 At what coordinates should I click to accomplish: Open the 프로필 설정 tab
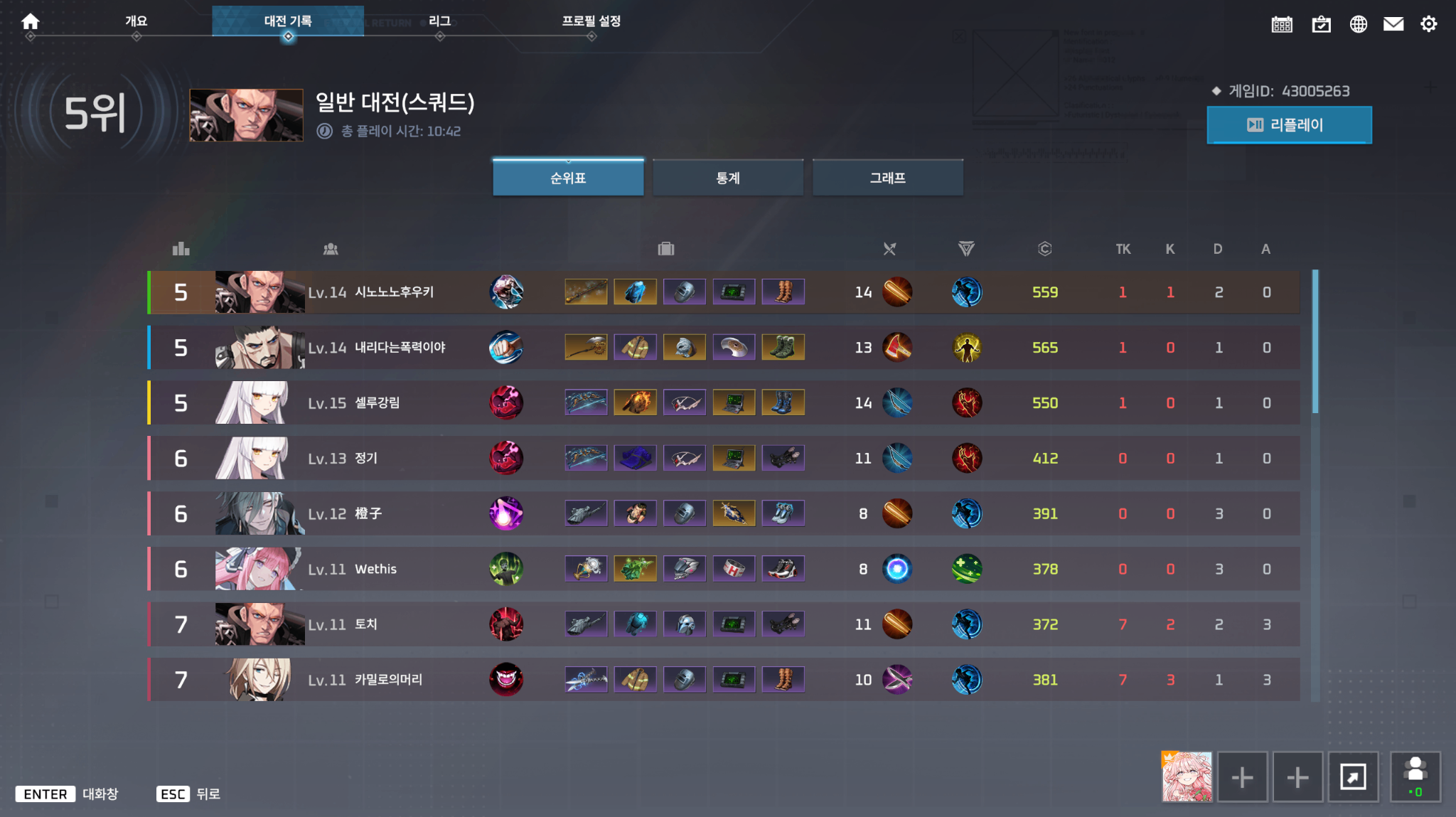(591, 21)
